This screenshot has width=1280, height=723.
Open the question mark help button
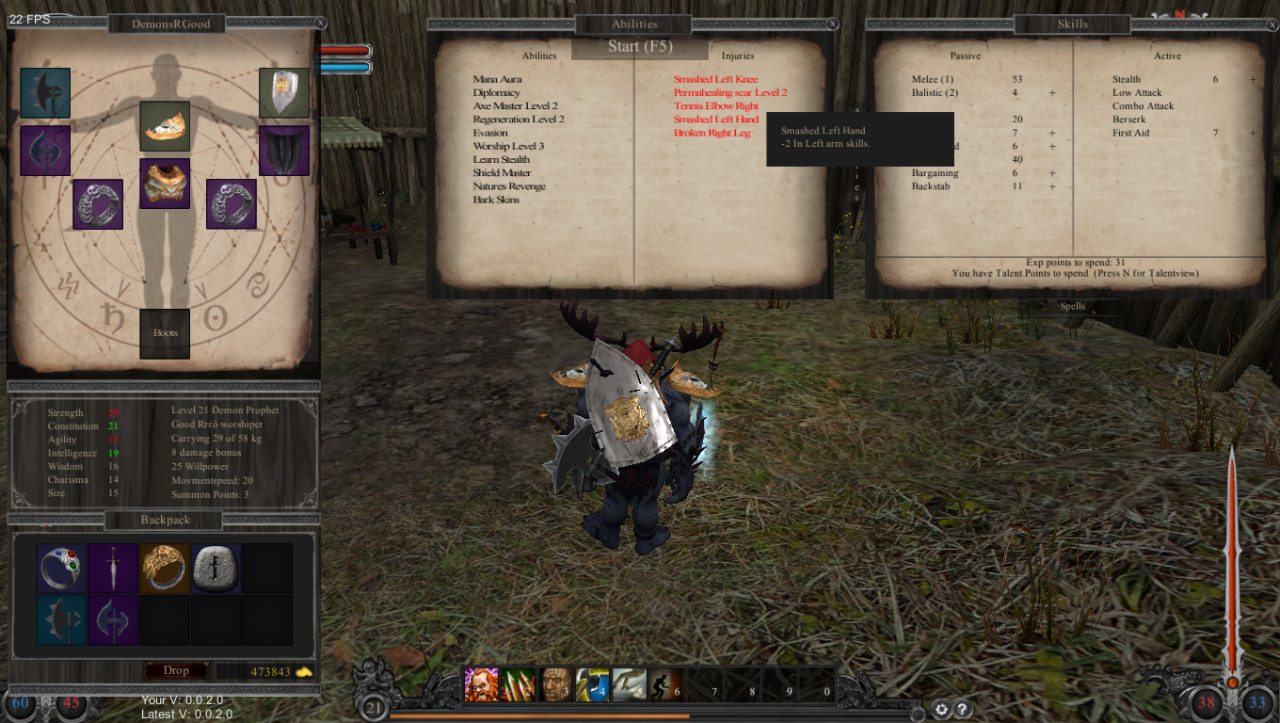click(x=963, y=709)
